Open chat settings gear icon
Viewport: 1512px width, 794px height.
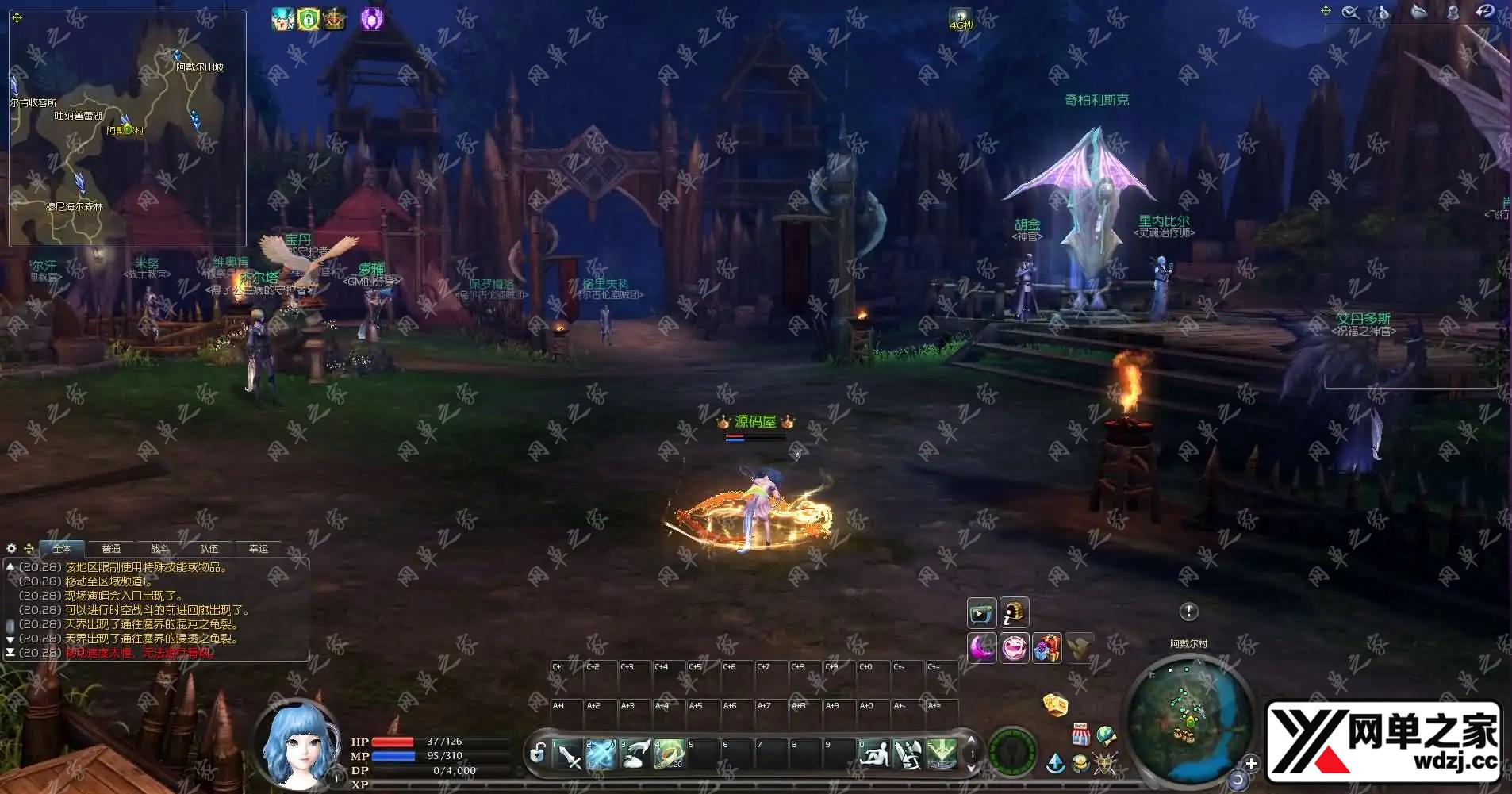coord(11,548)
